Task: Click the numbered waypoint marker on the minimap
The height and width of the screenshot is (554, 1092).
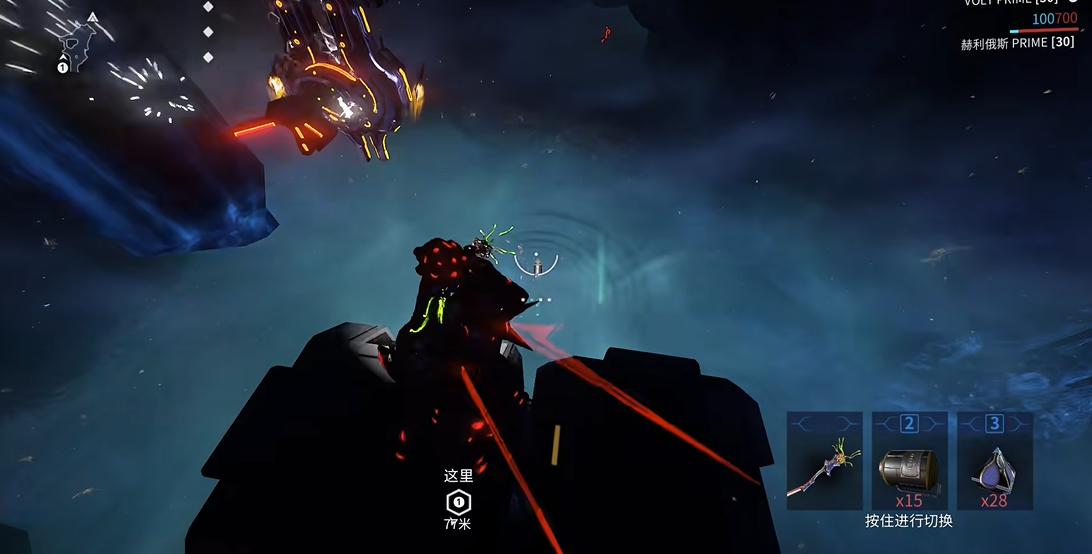Action: pyautogui.click(x=63, y=67)
